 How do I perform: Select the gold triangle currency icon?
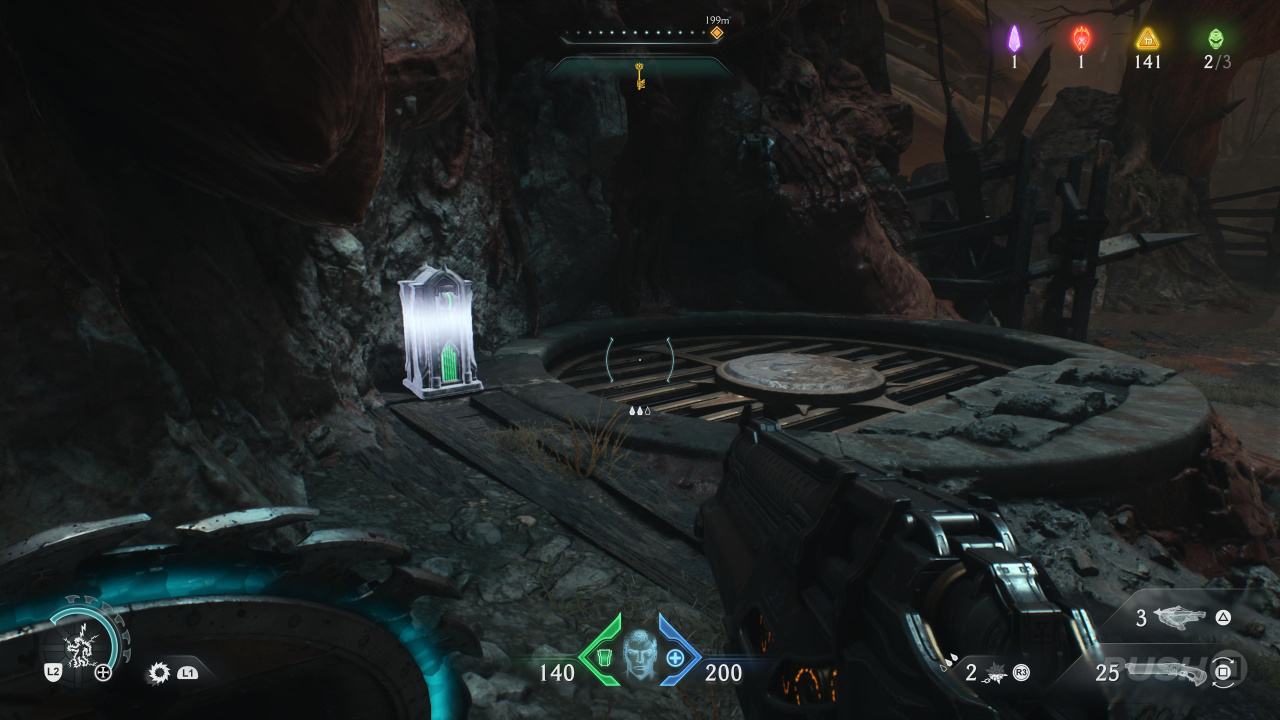click(x=1147, y=39)
